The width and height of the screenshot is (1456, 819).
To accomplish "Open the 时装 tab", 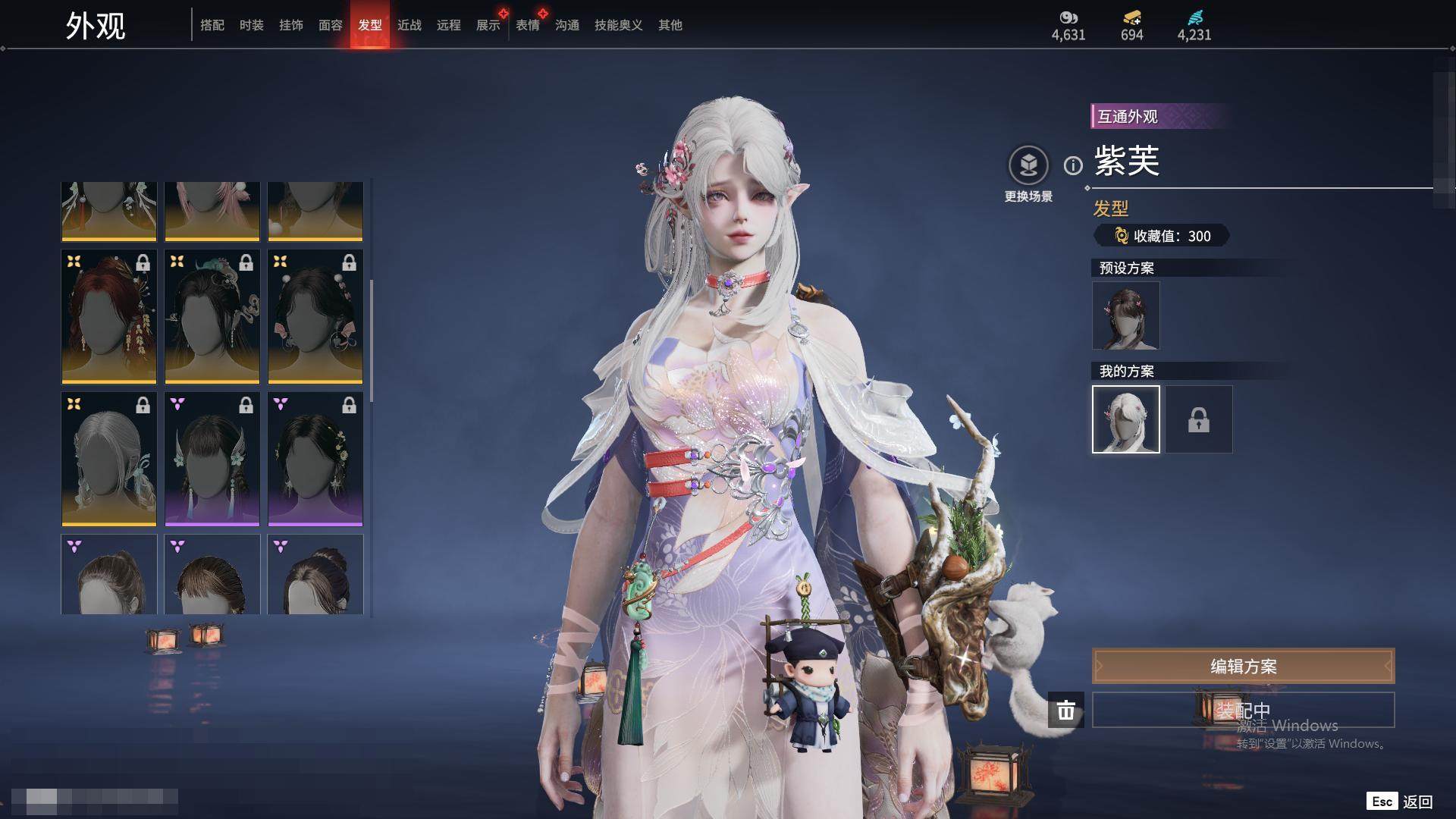I will pyautogui.click(x=252, y=25).
